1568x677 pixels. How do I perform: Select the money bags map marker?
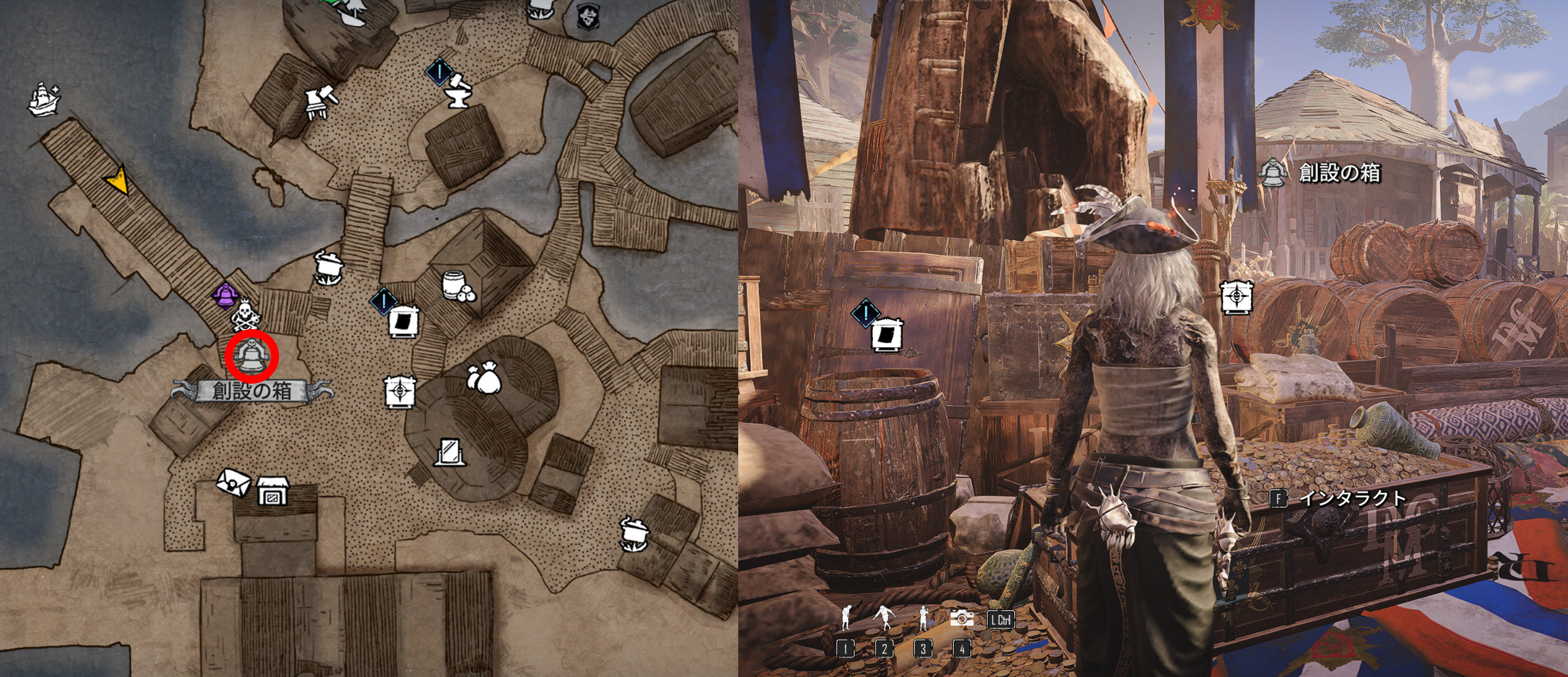point(484,379)
